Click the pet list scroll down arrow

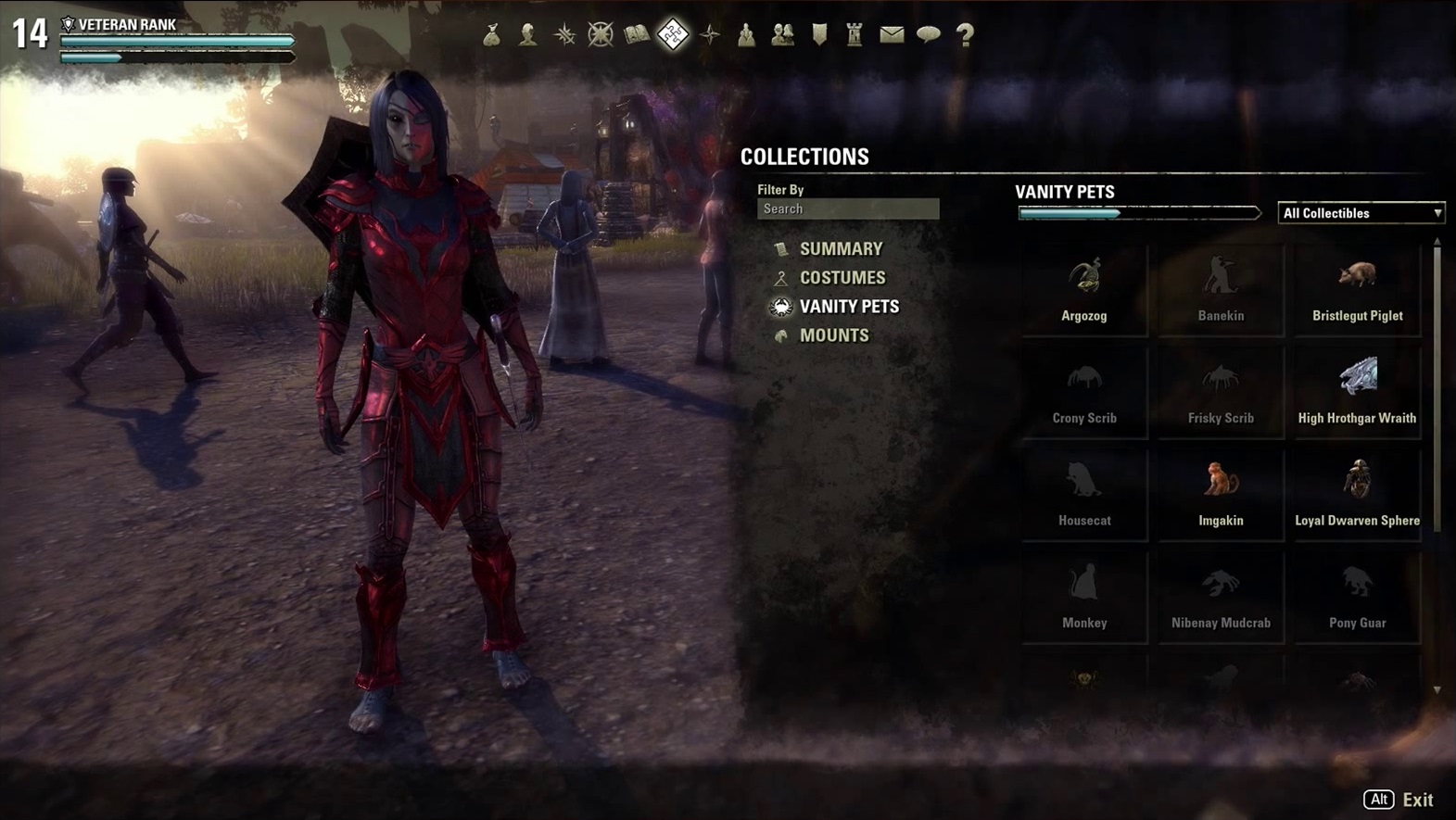pos(1437,690)
